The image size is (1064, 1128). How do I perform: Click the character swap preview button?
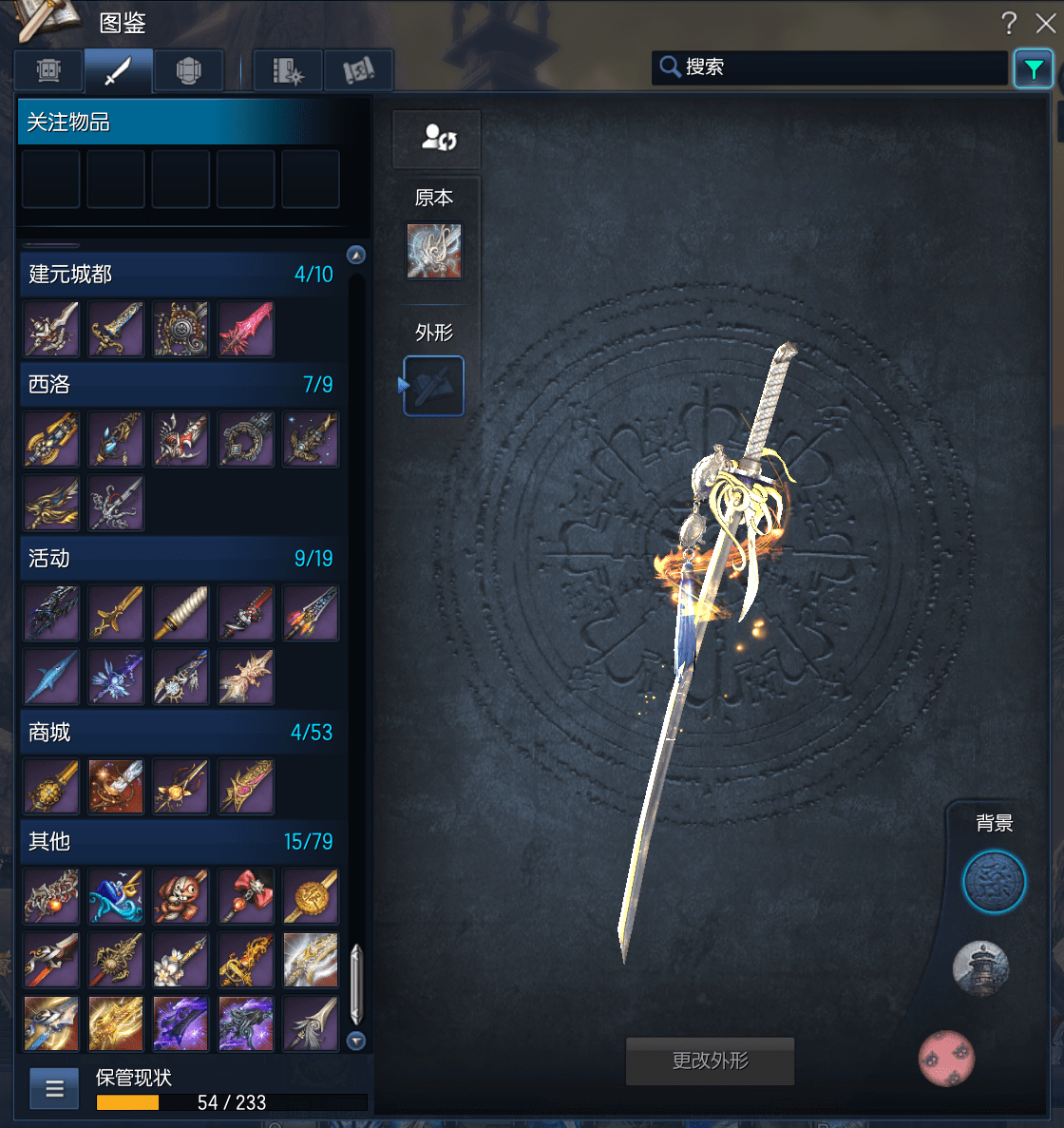[437, 139]
